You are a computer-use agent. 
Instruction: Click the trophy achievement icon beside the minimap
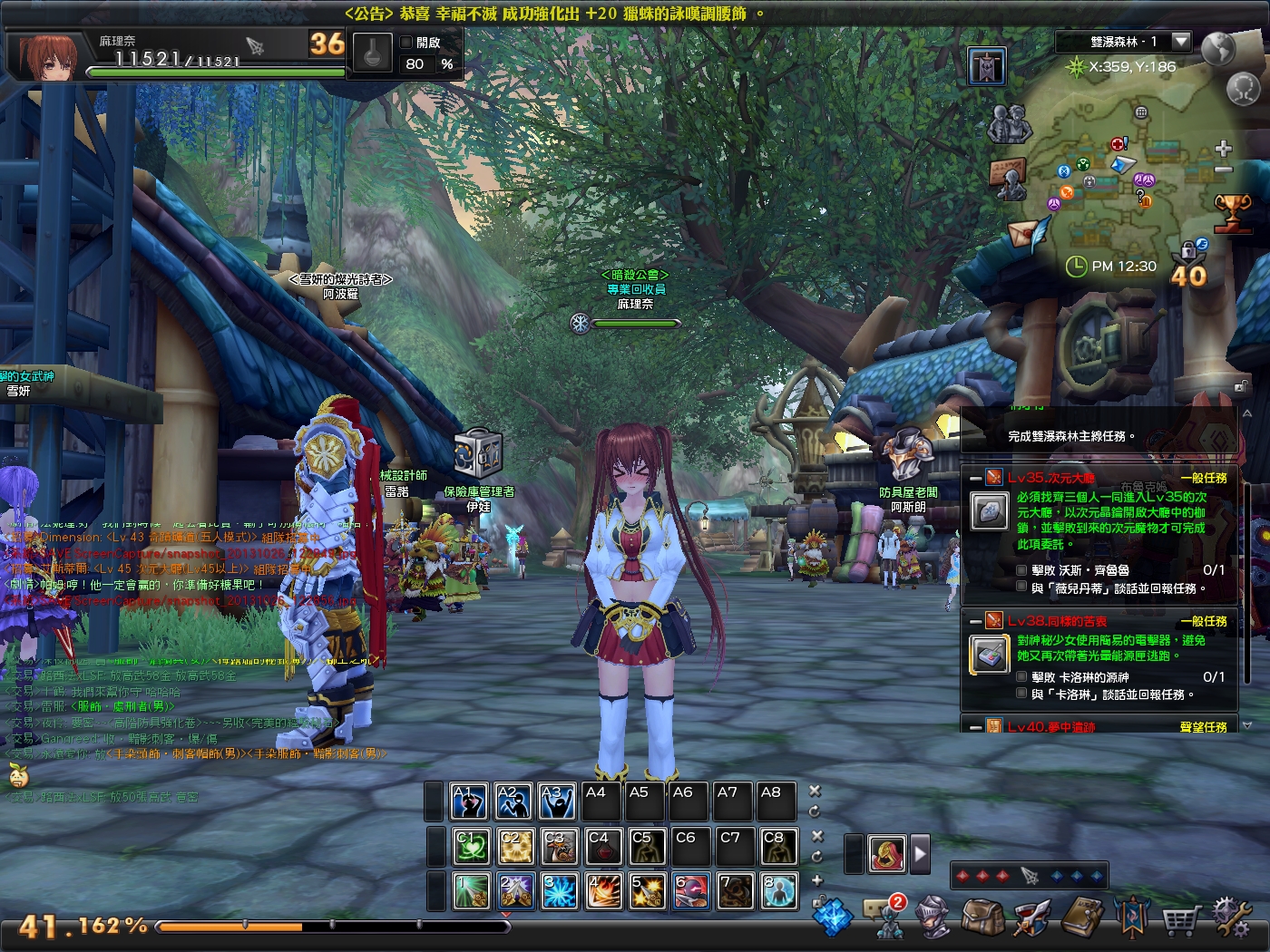[x=1234, y=210]
